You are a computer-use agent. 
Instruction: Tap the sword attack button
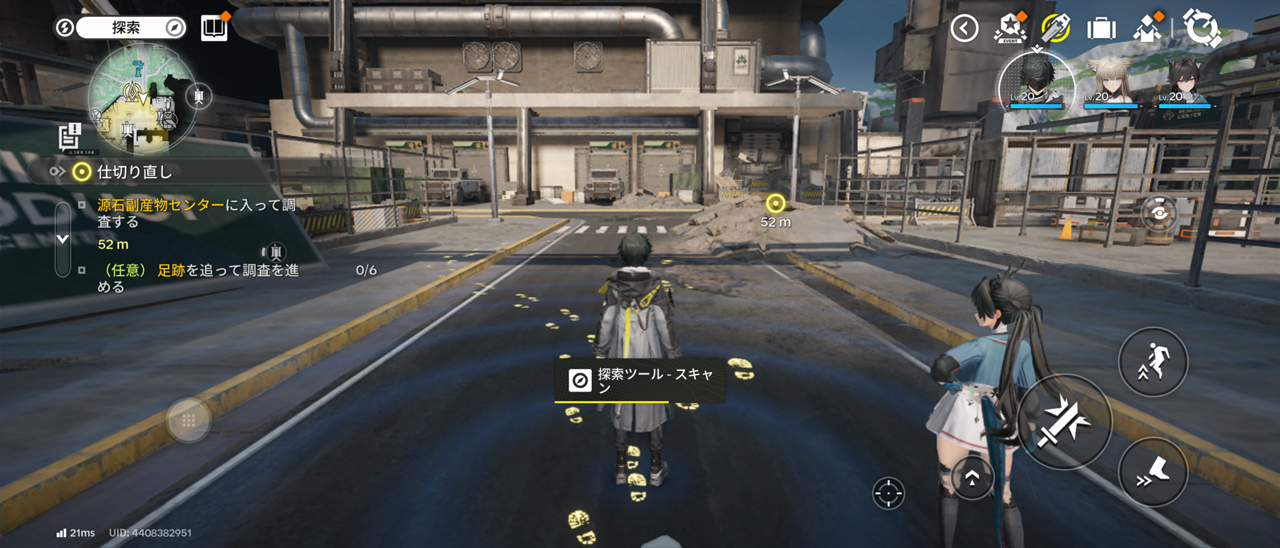coord(1064,421)
